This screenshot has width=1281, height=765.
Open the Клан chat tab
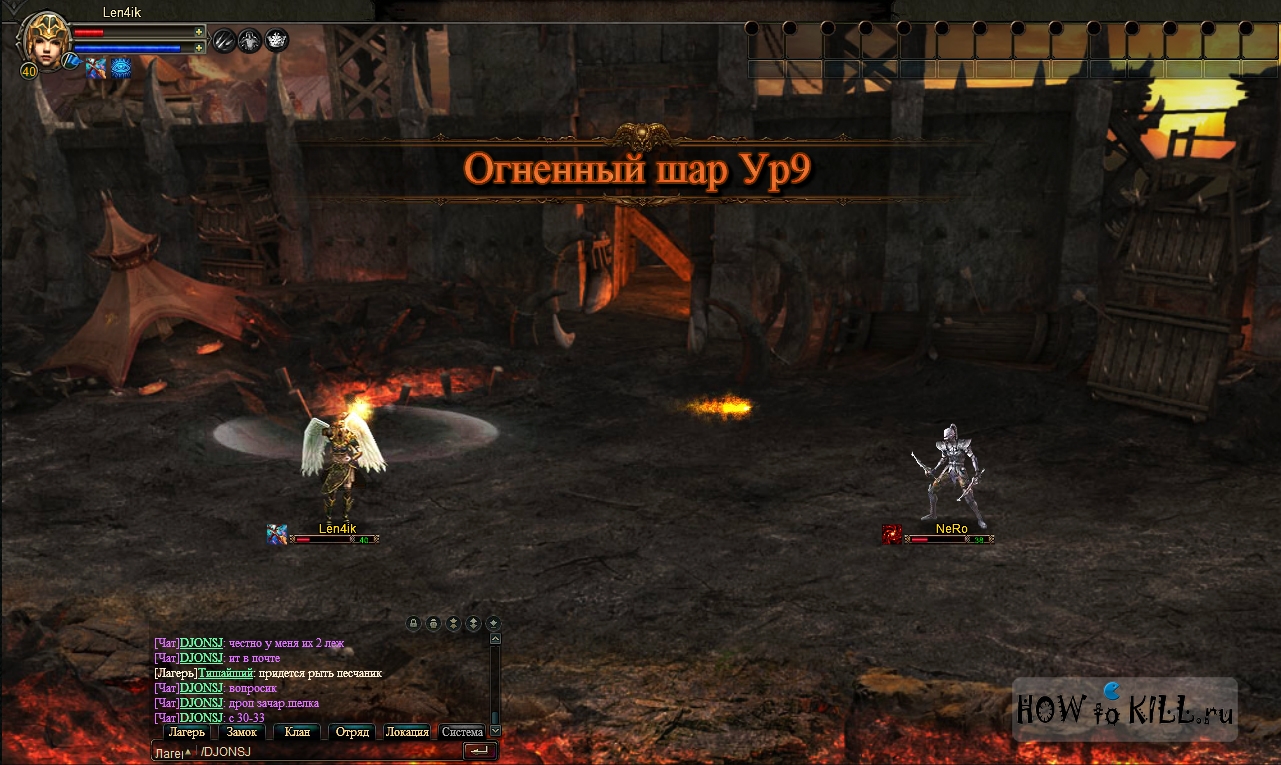coord(297,732)
